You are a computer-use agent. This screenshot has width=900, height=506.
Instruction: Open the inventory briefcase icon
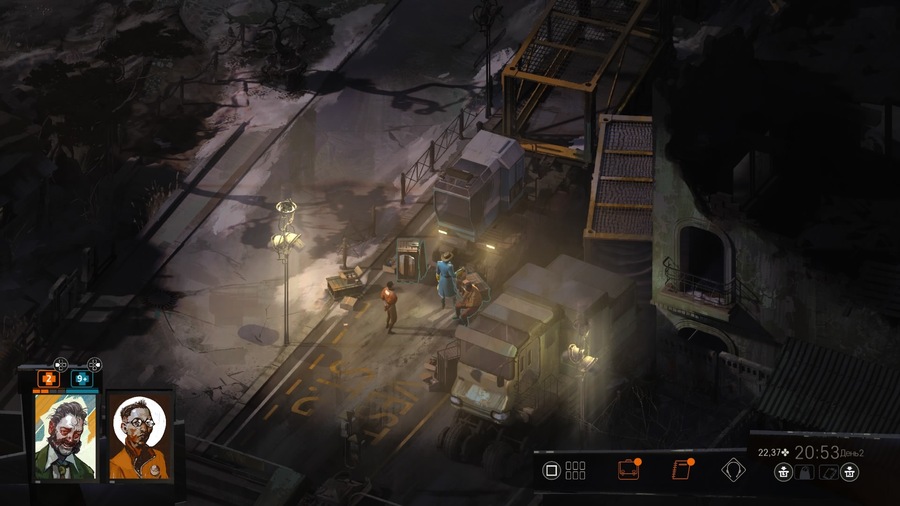click(x=628, y=470)
